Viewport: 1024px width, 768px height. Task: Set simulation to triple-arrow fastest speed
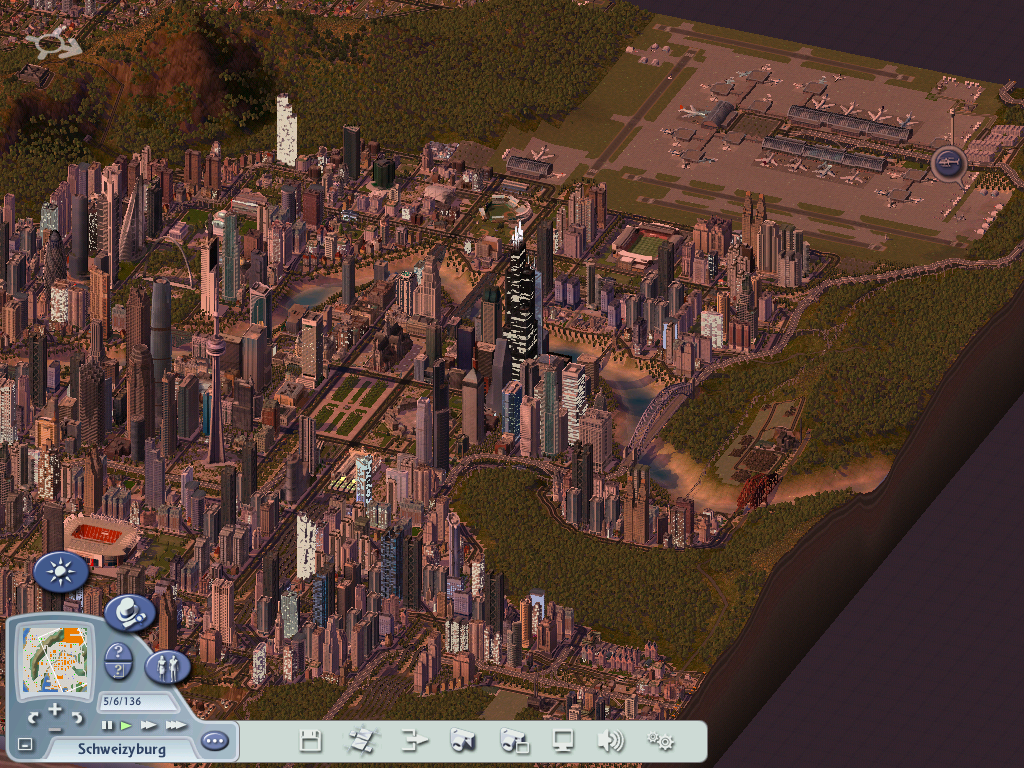(175, 724)
